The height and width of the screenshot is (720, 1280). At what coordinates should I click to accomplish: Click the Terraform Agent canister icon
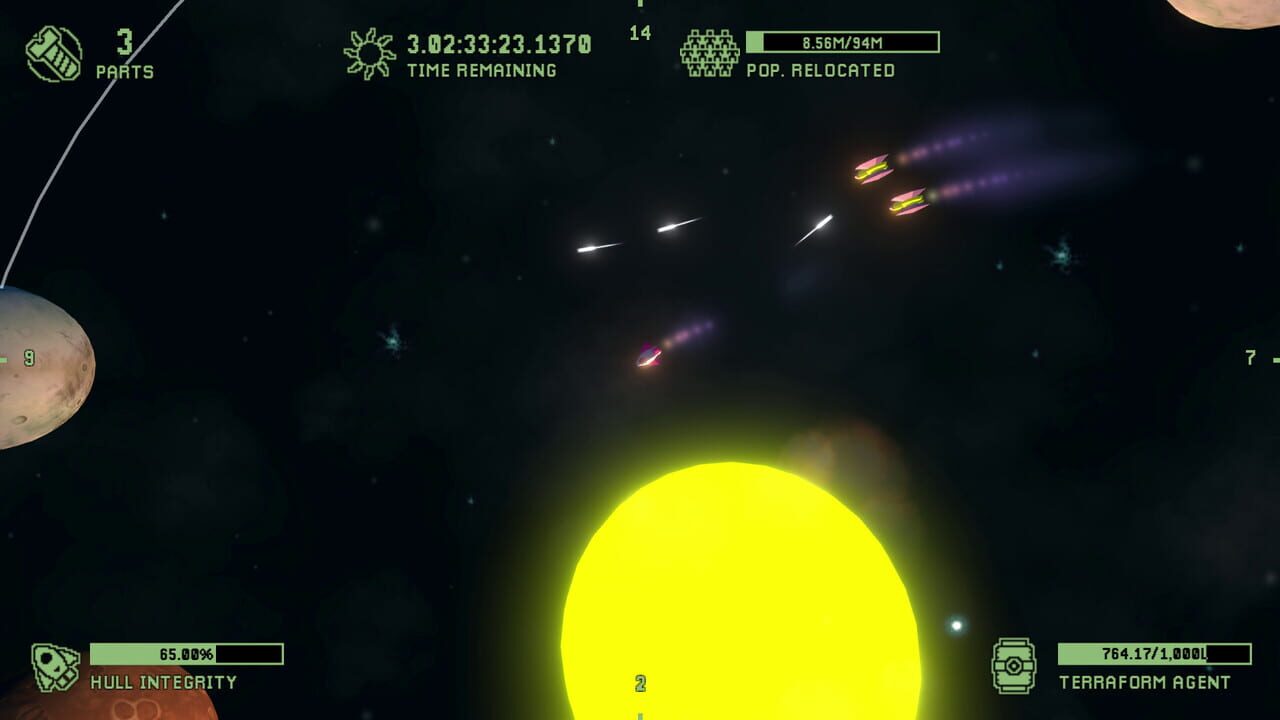point(1016,665)
